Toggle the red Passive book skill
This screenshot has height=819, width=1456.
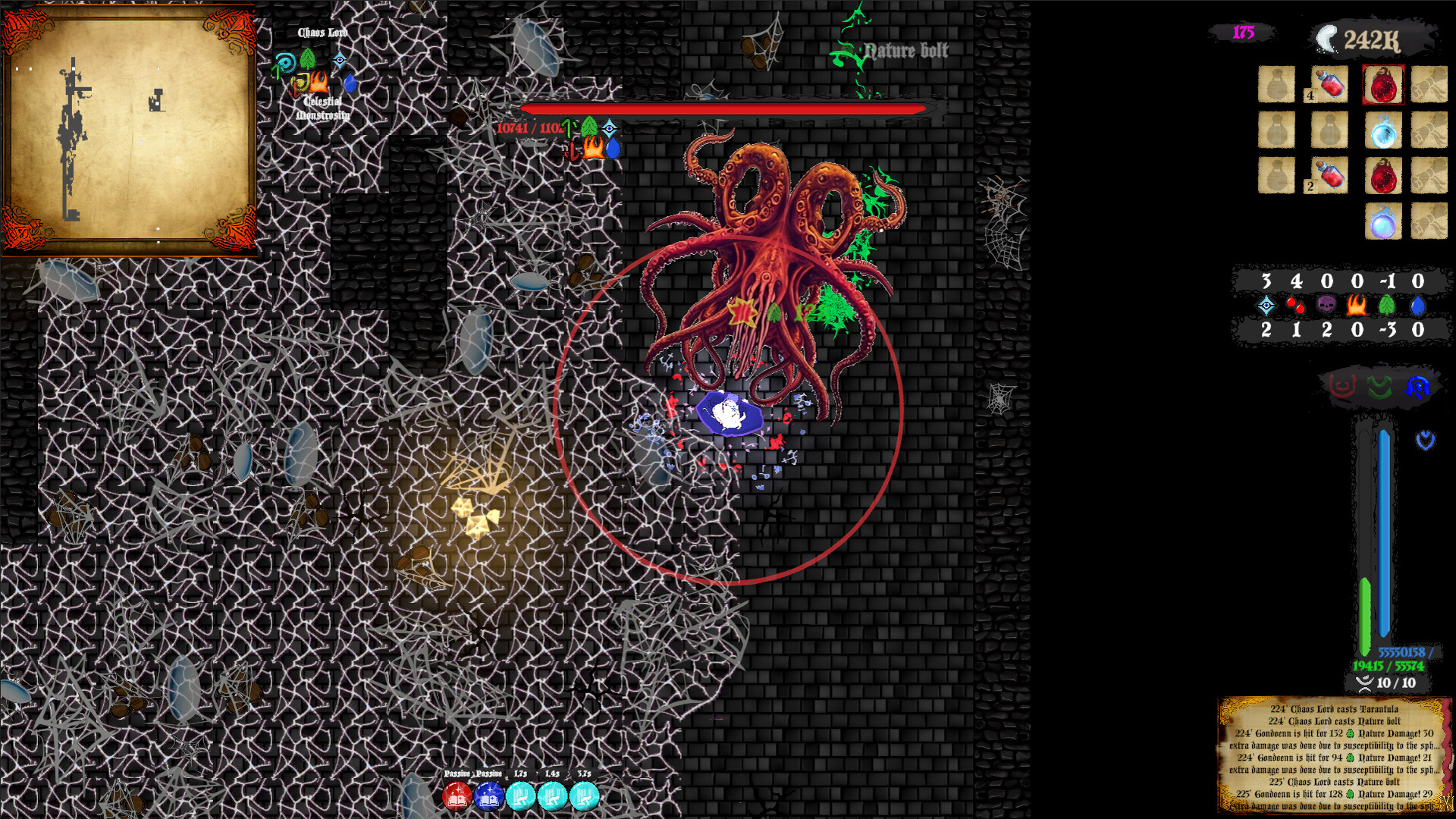[456, 797]
